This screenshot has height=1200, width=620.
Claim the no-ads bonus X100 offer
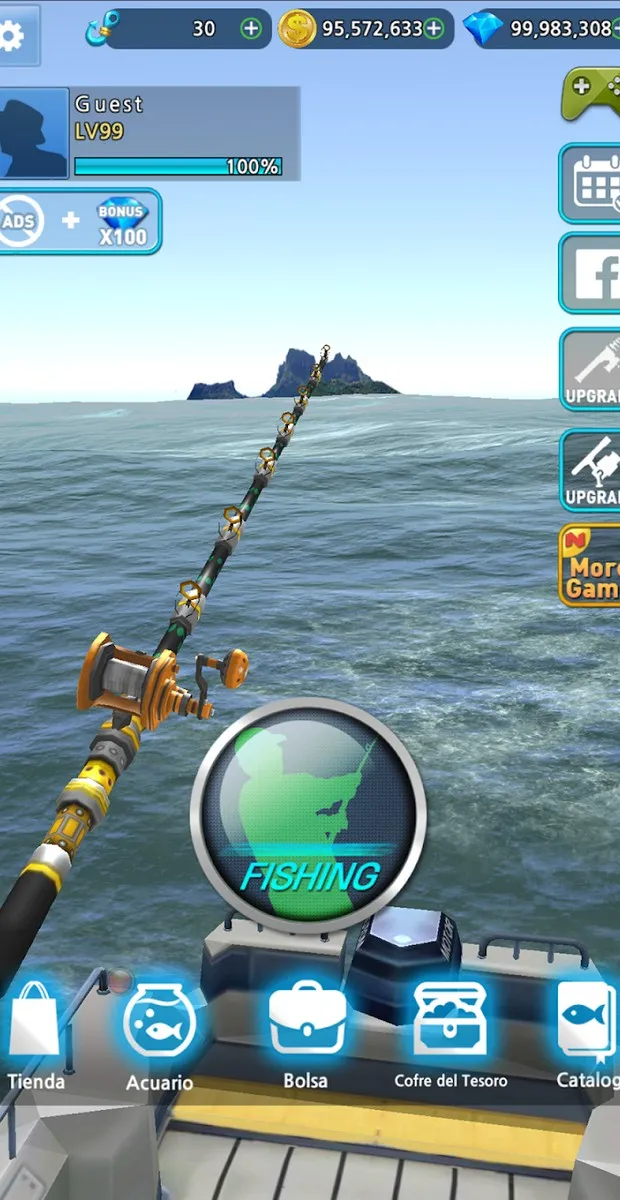(78, 221)
